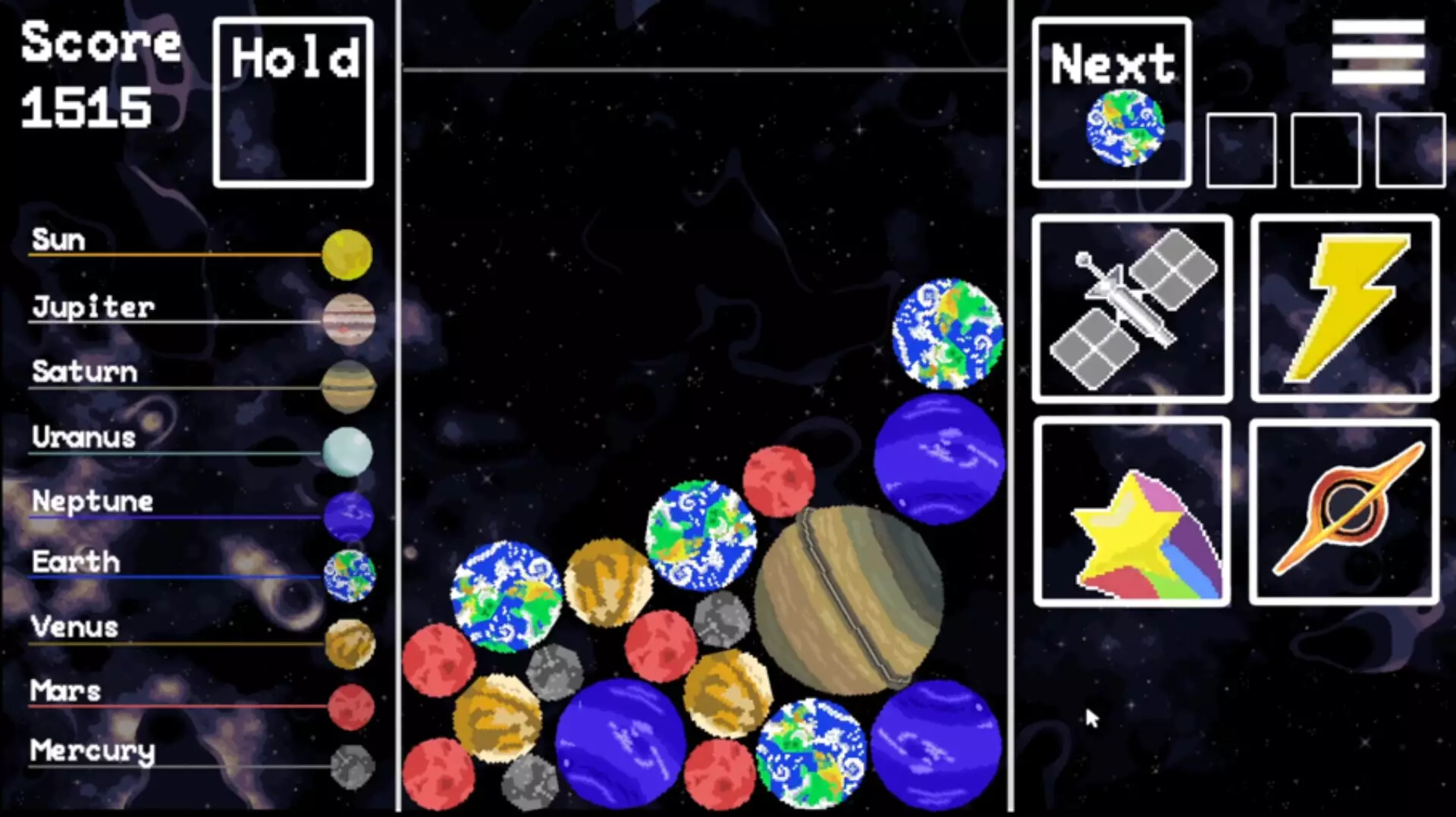The width and height of the screenshot is (1456, 817).
Task: Click the middle empty square next to Next
Action: [x=1326, y=149]
